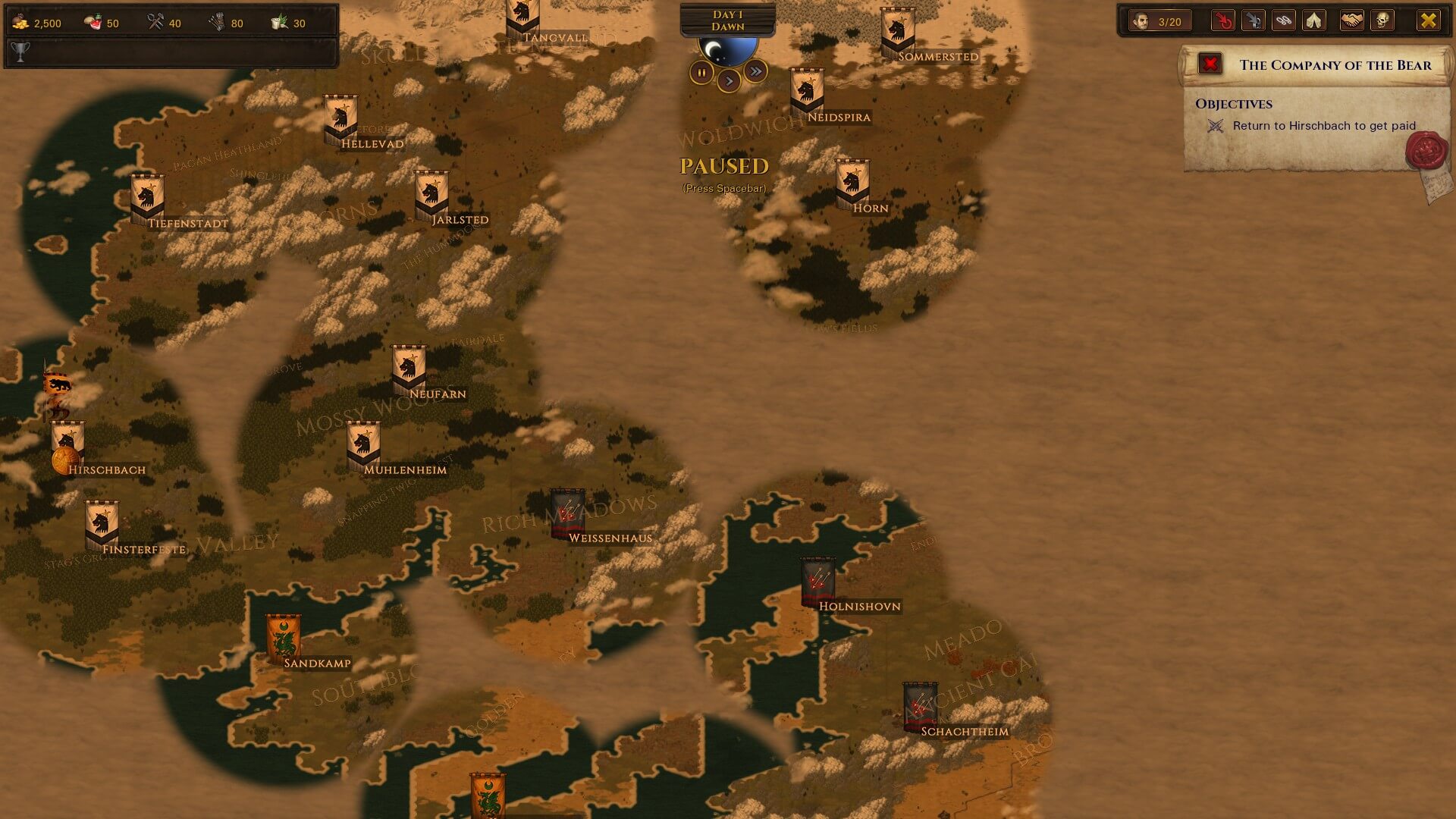Open the menu with the yellow X button

[x=1428, y=21]
